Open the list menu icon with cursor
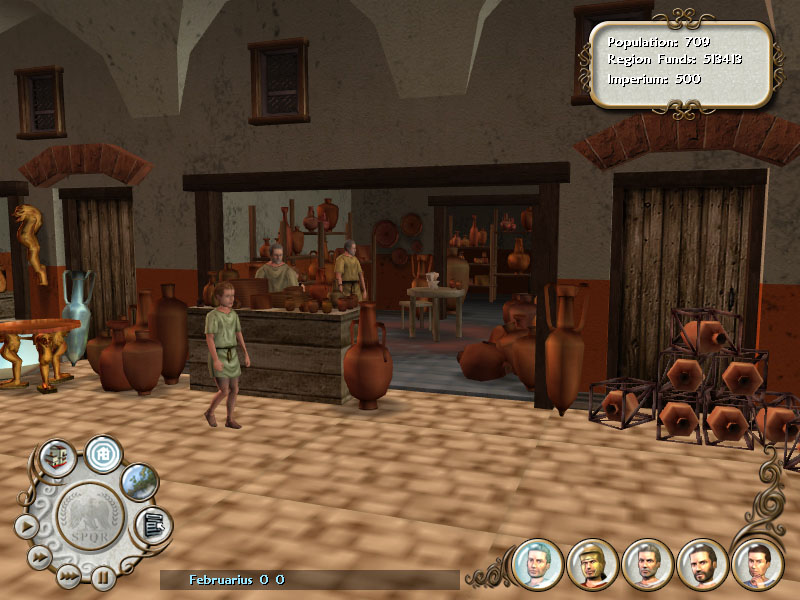Screen dimensions: 800x600 pyautogui.click(x=153, y=523)
